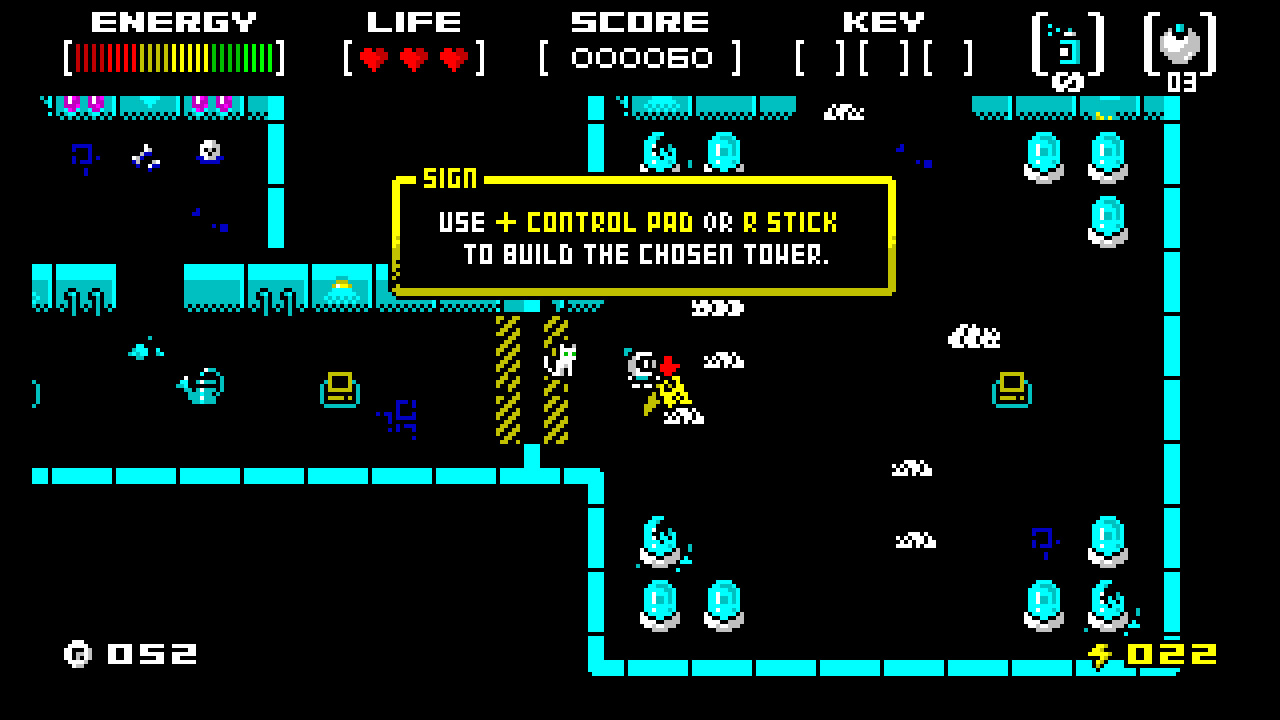Image resolution: width=1280 pixels, height=720 pixels.
Task: Click the gold chest near the left wall
Action: tap(338, 392)
